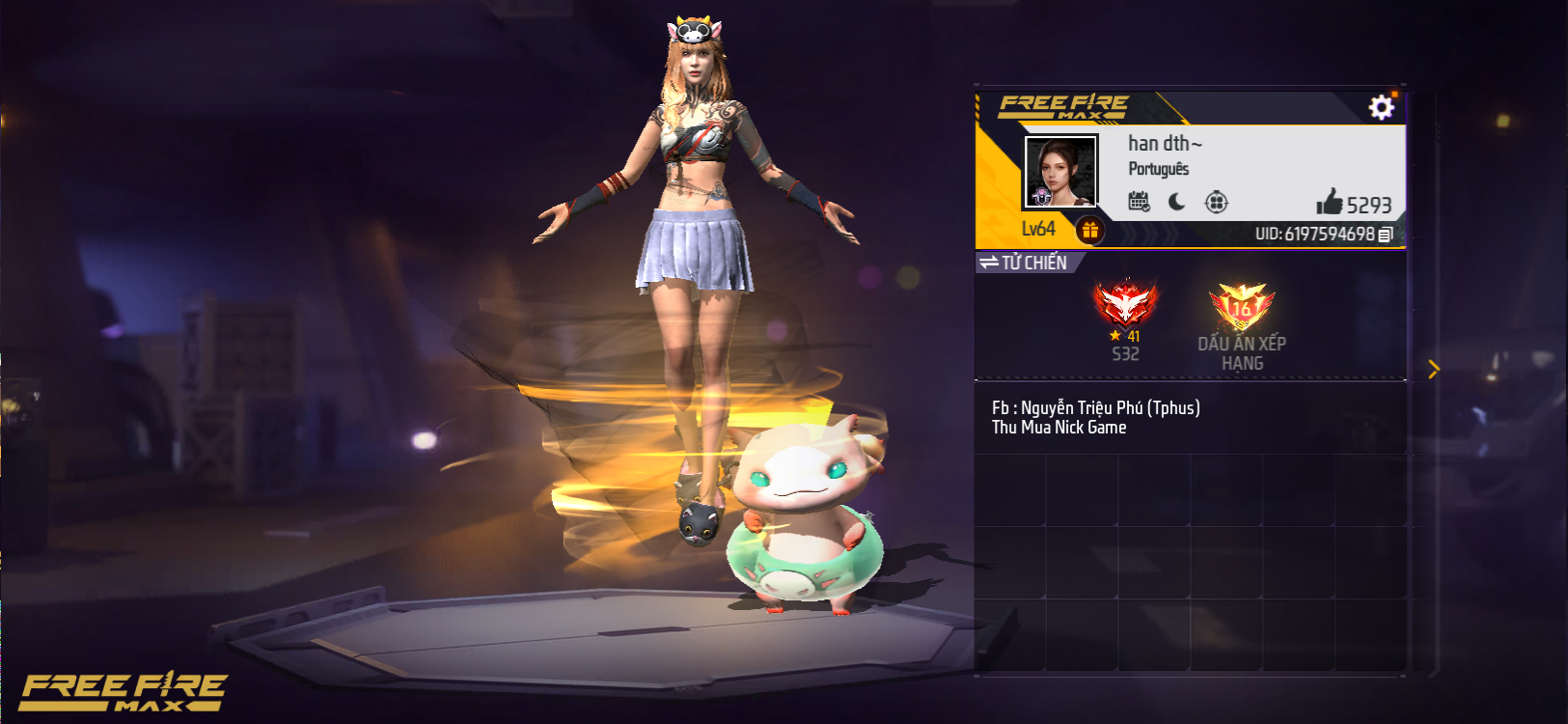Click the player avatar portrait
The image size is (1568, 724).
point(1060,171)
